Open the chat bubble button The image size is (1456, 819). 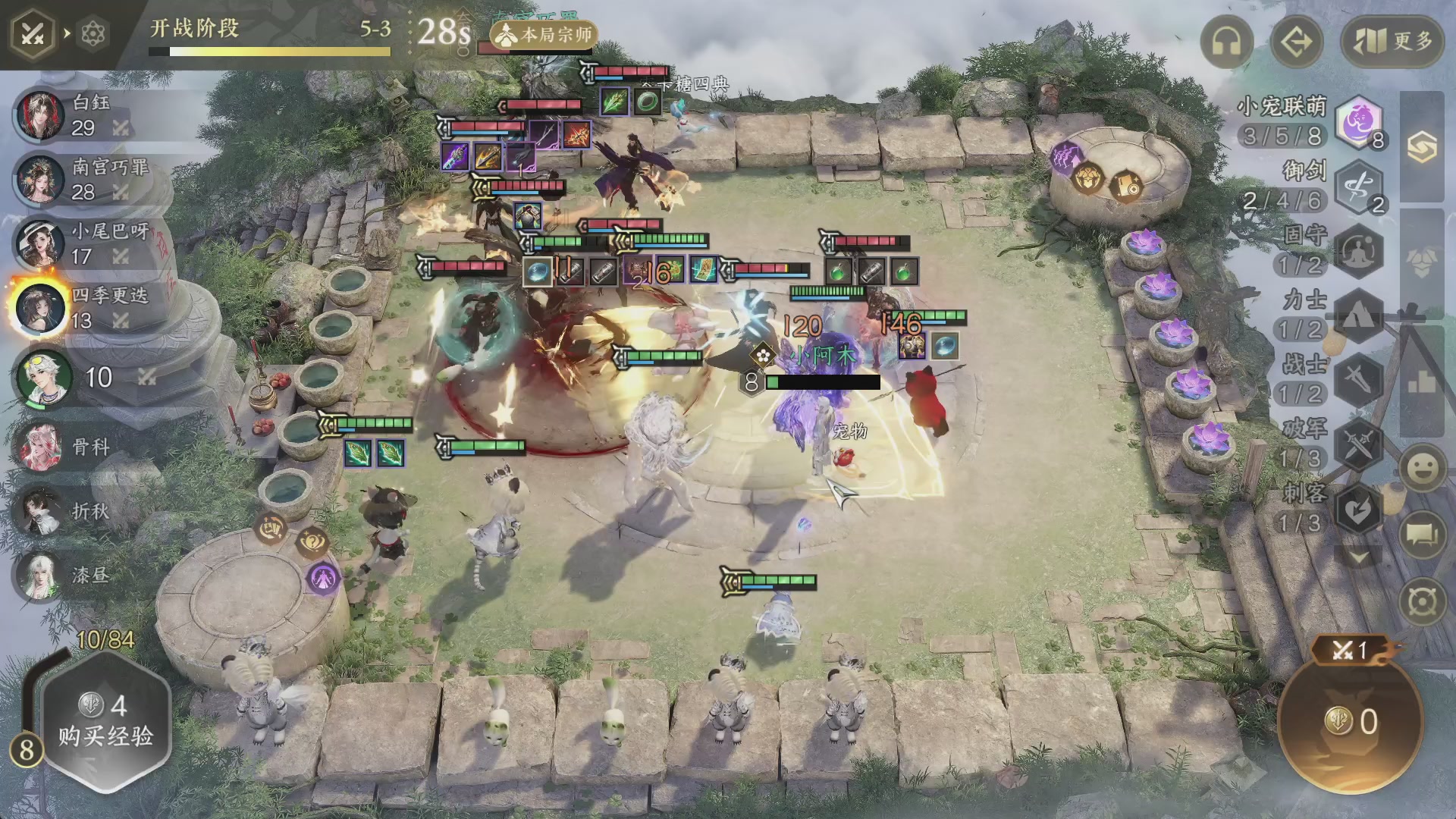(1422, 534)
